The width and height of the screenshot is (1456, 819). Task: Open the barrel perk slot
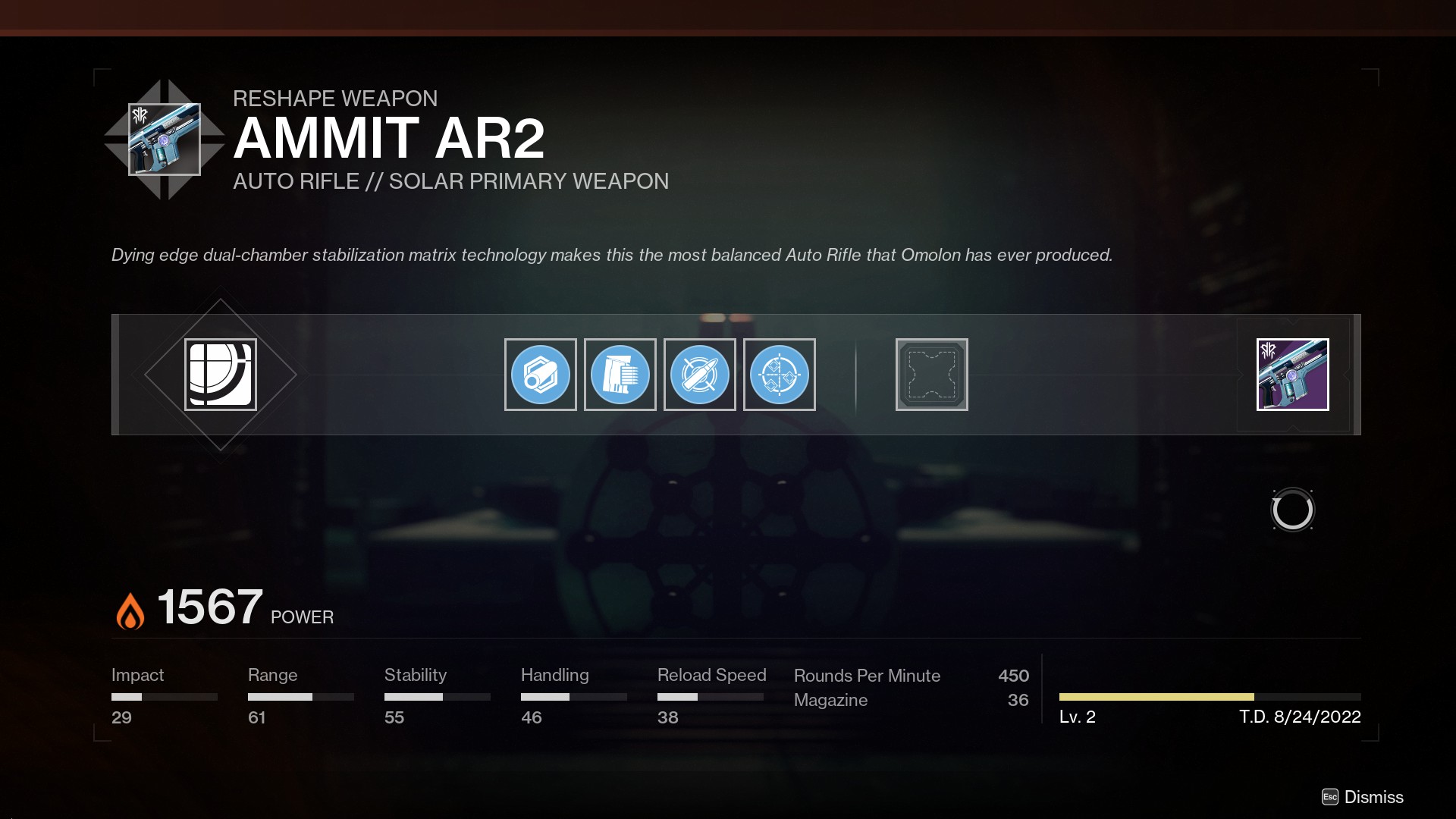[540, 374]
